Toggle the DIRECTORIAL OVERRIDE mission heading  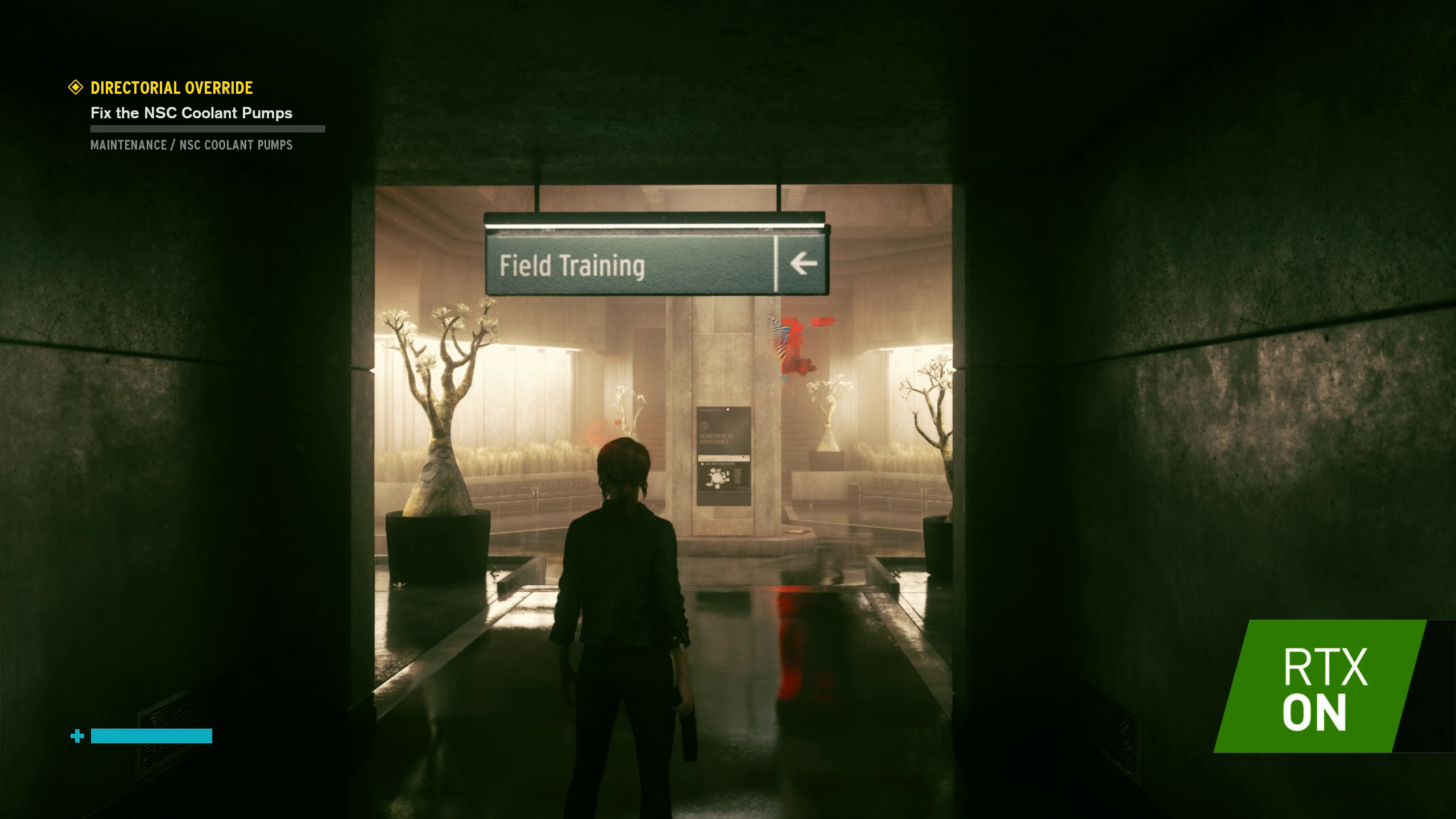click(171, 88)
